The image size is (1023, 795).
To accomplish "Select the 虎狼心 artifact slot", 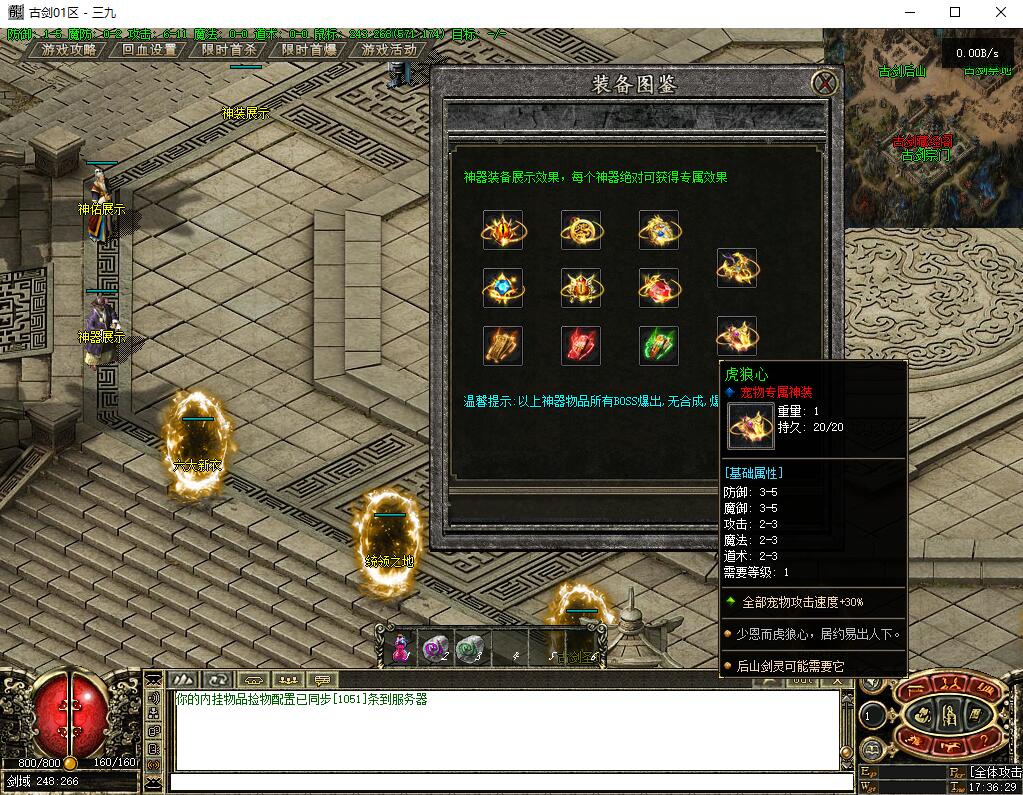I will point(737,336).
